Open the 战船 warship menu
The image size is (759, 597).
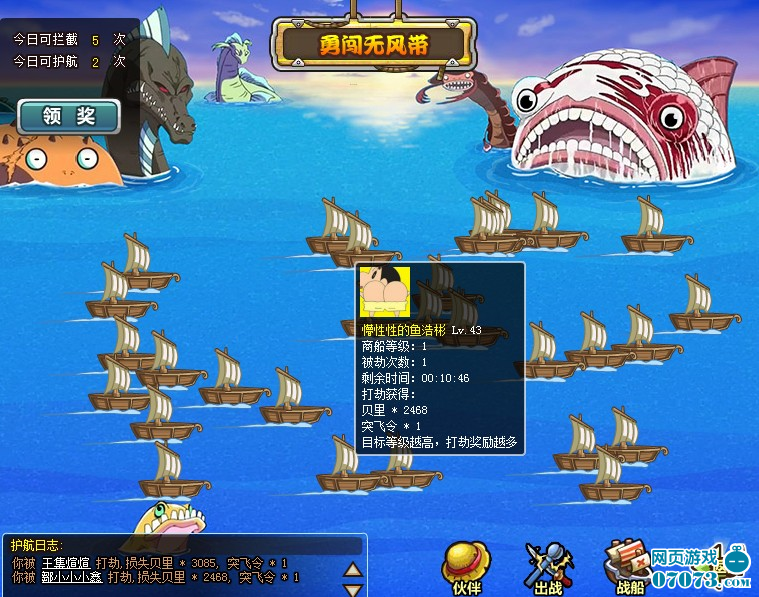click(627, 566)
